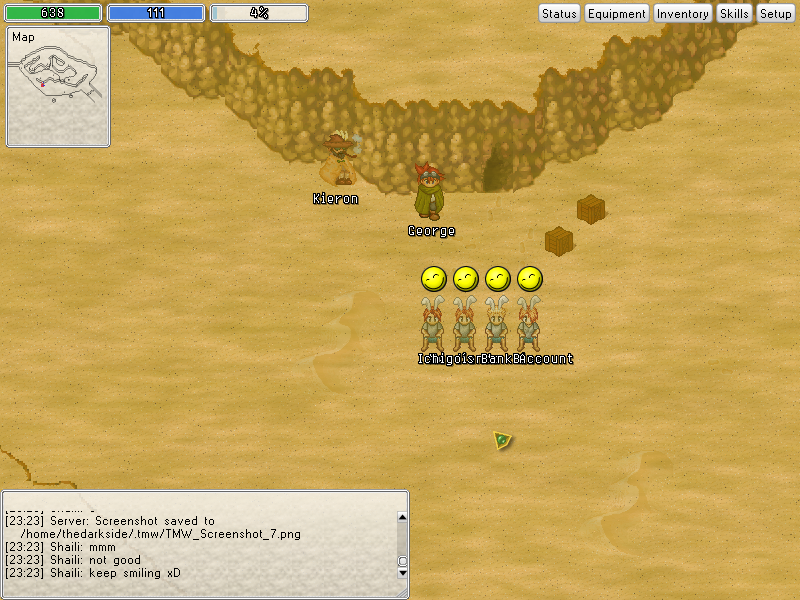800x600 pixels.
Task: Open the Setup menu
Action: [x=775, y=14]
